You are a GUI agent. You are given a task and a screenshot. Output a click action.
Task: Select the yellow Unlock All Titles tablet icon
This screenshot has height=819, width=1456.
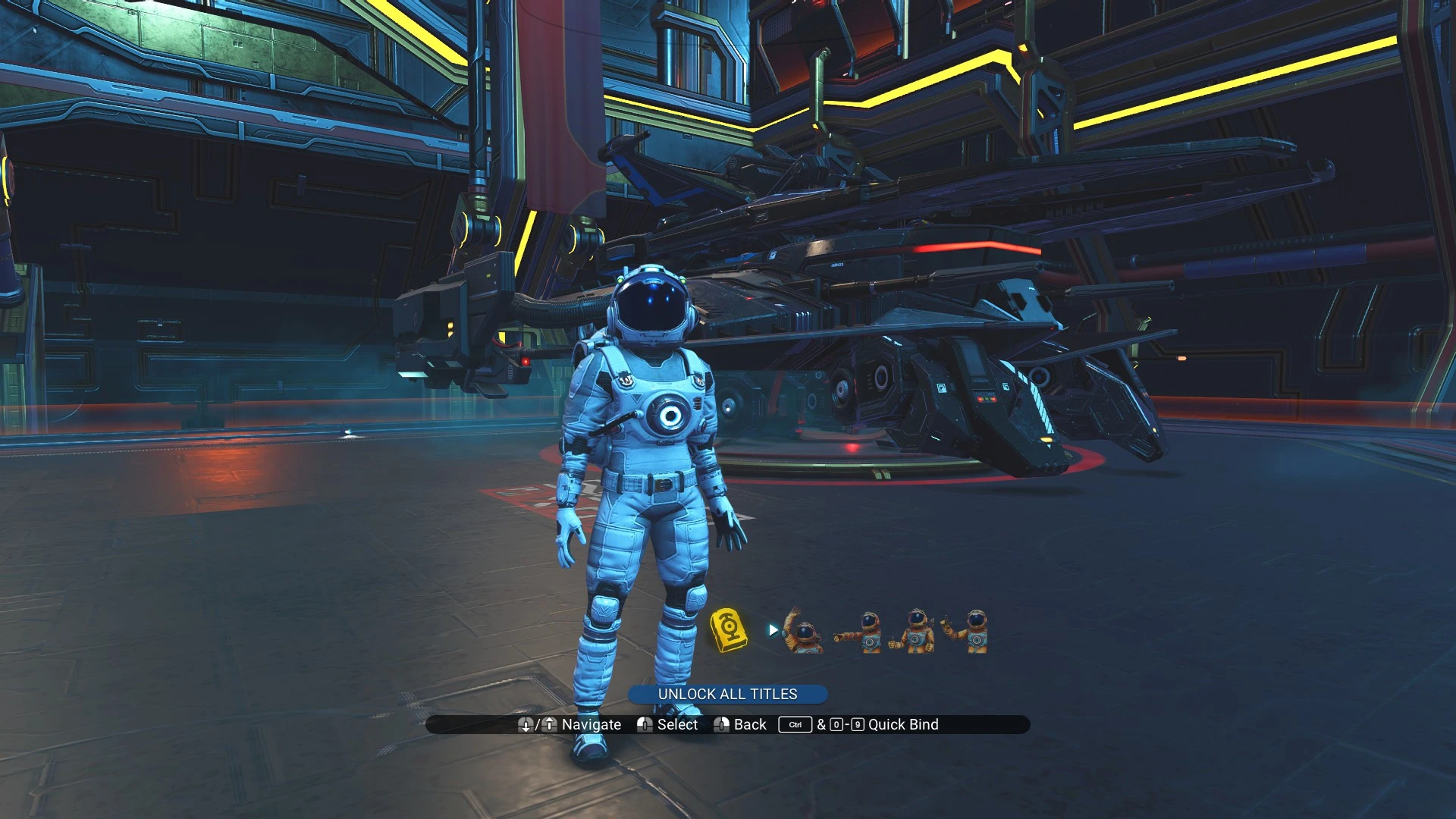tap(728, 629)
